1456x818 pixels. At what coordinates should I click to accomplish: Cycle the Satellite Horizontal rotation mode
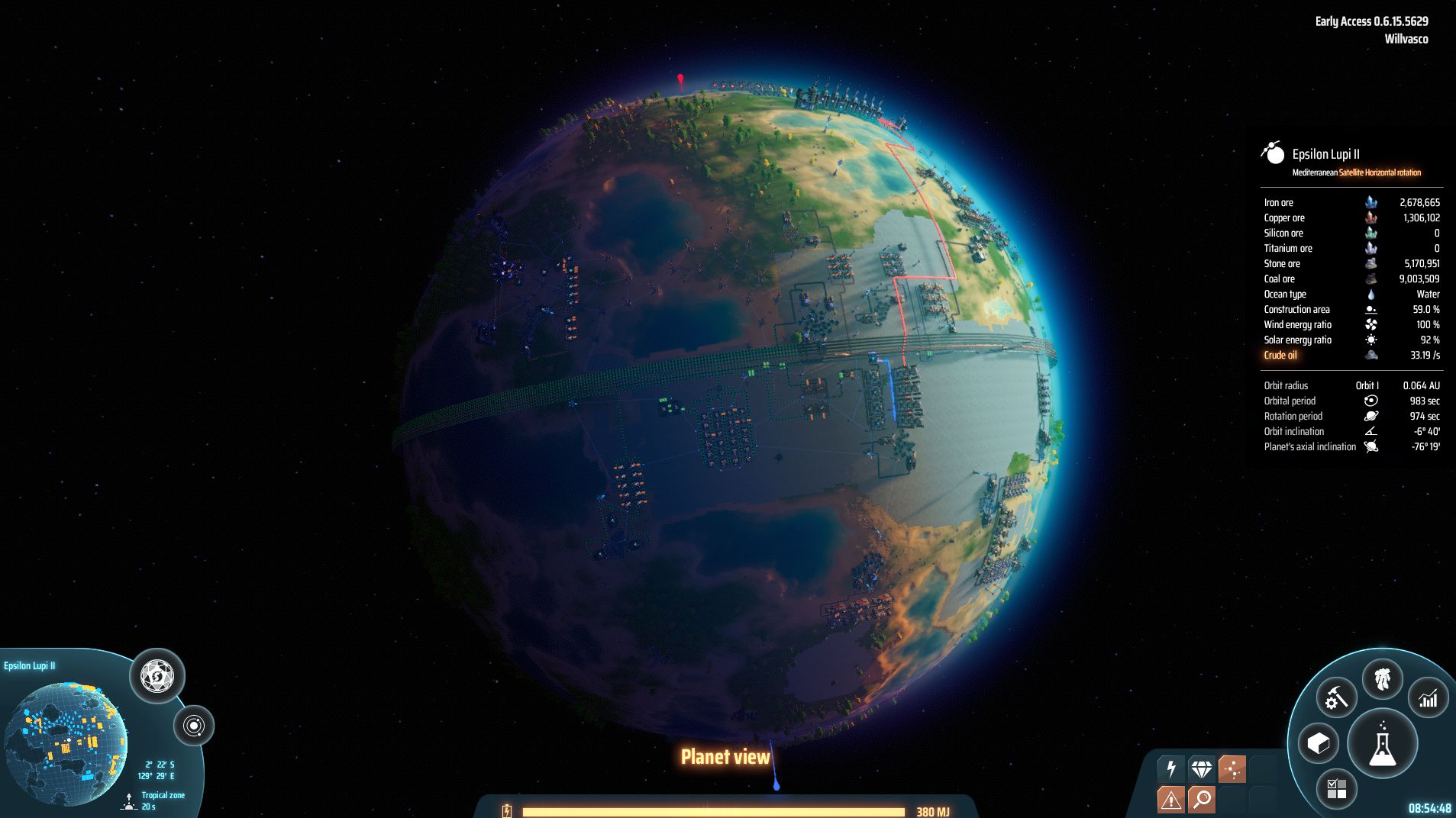coord(1379,172)
